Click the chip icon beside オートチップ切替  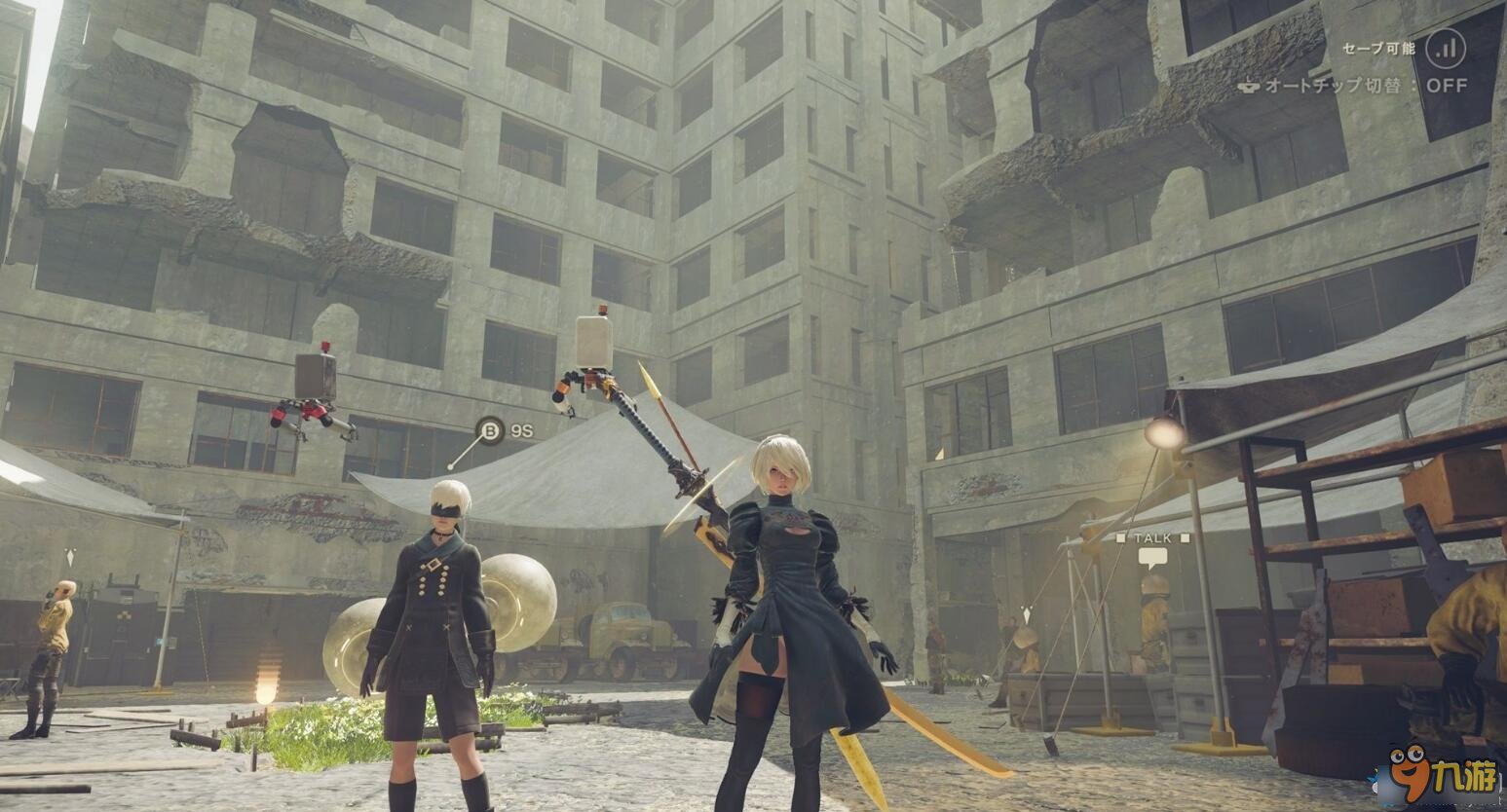pyautogui.click(x=1251, y=85)
